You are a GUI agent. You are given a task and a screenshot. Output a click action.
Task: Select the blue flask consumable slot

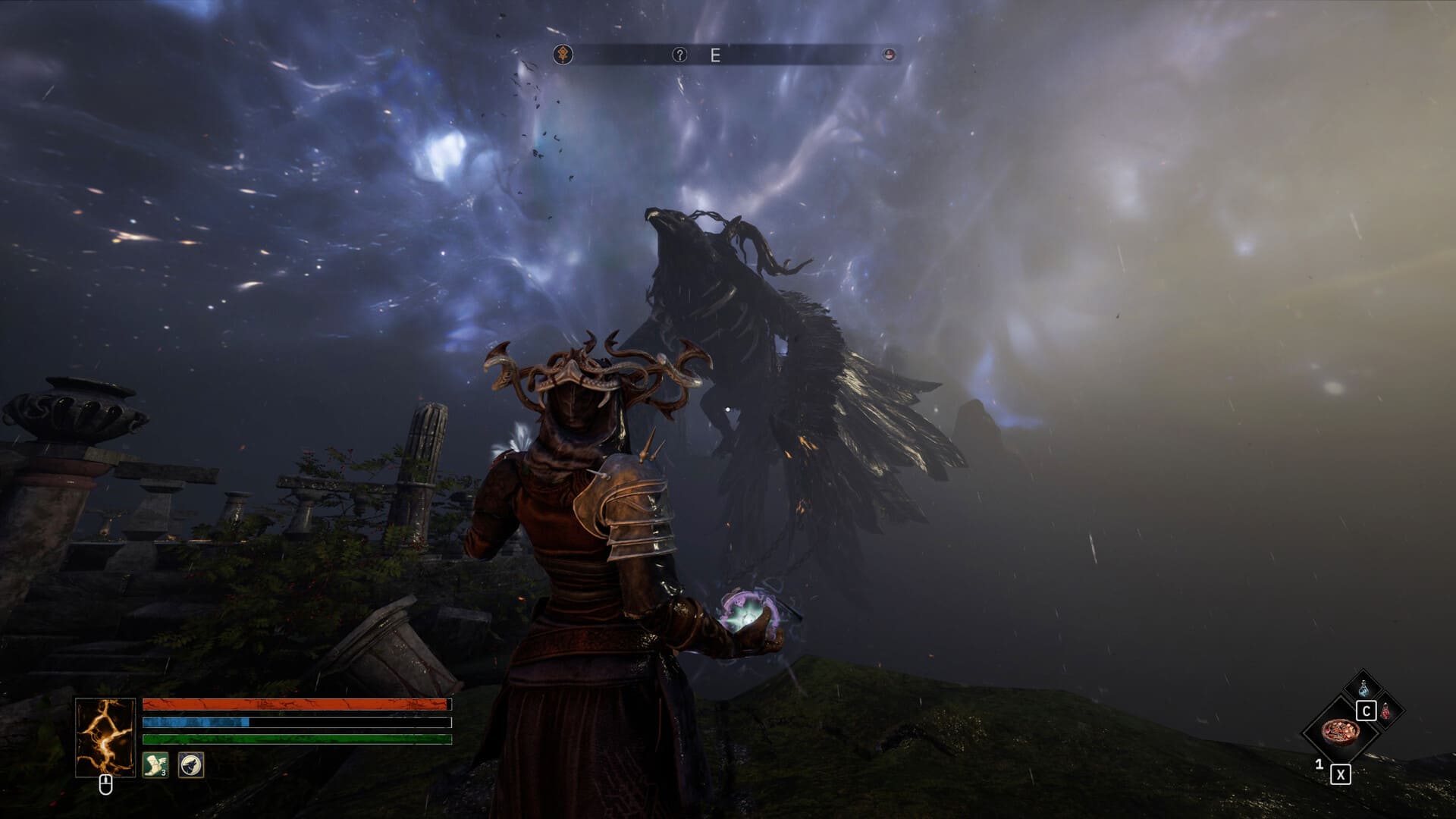[1363, 688]
